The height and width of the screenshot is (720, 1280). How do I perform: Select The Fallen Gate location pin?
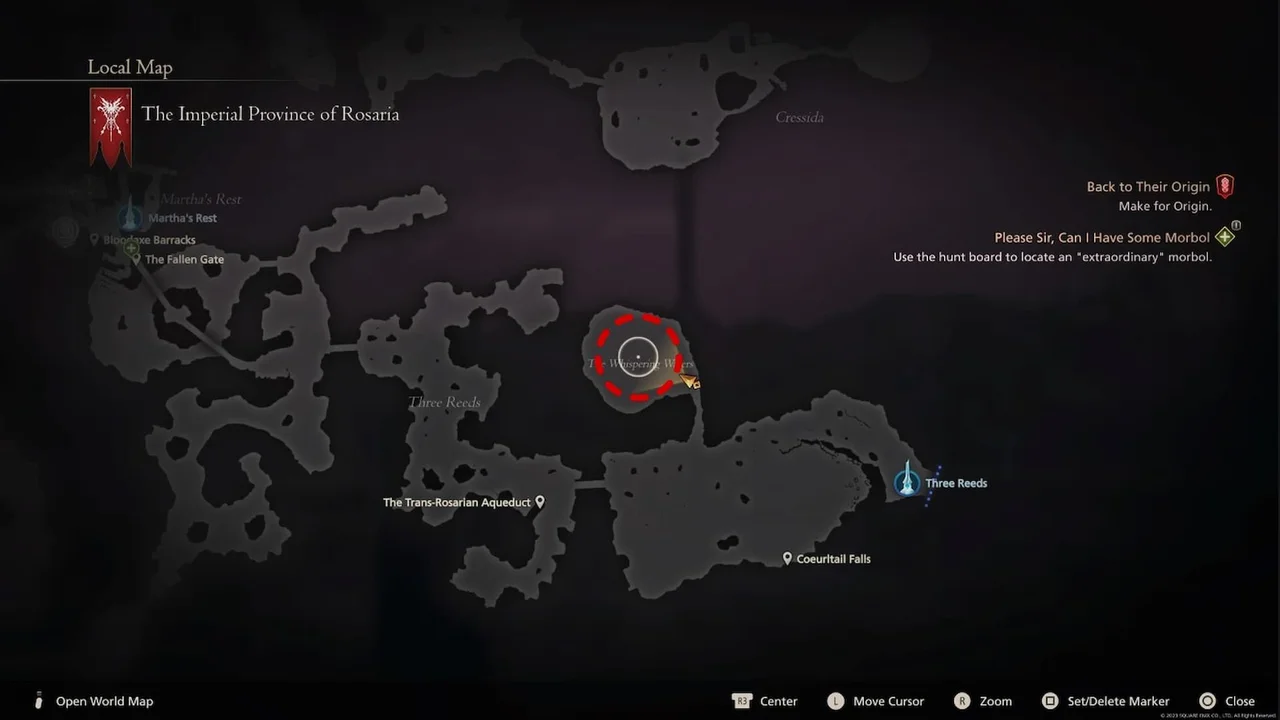[x=137, y=258]
